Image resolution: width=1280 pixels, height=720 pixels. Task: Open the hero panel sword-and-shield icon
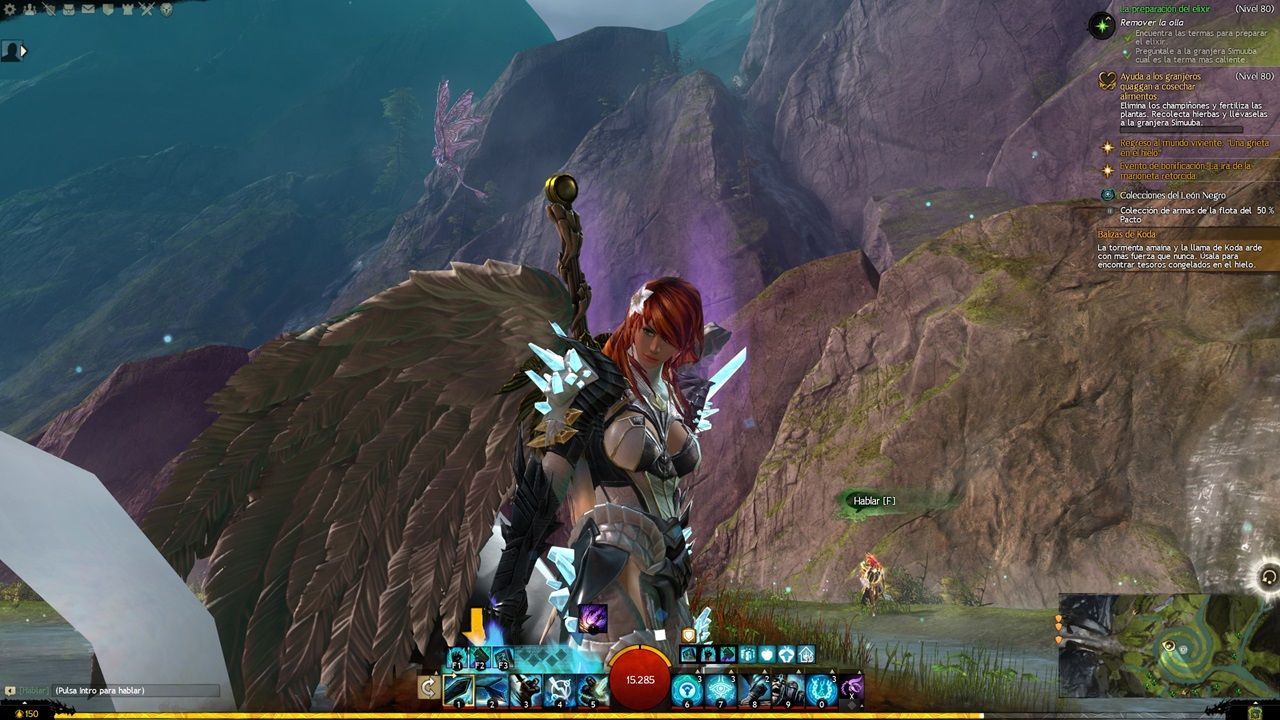pyautogui.click(x=47, y=9)
